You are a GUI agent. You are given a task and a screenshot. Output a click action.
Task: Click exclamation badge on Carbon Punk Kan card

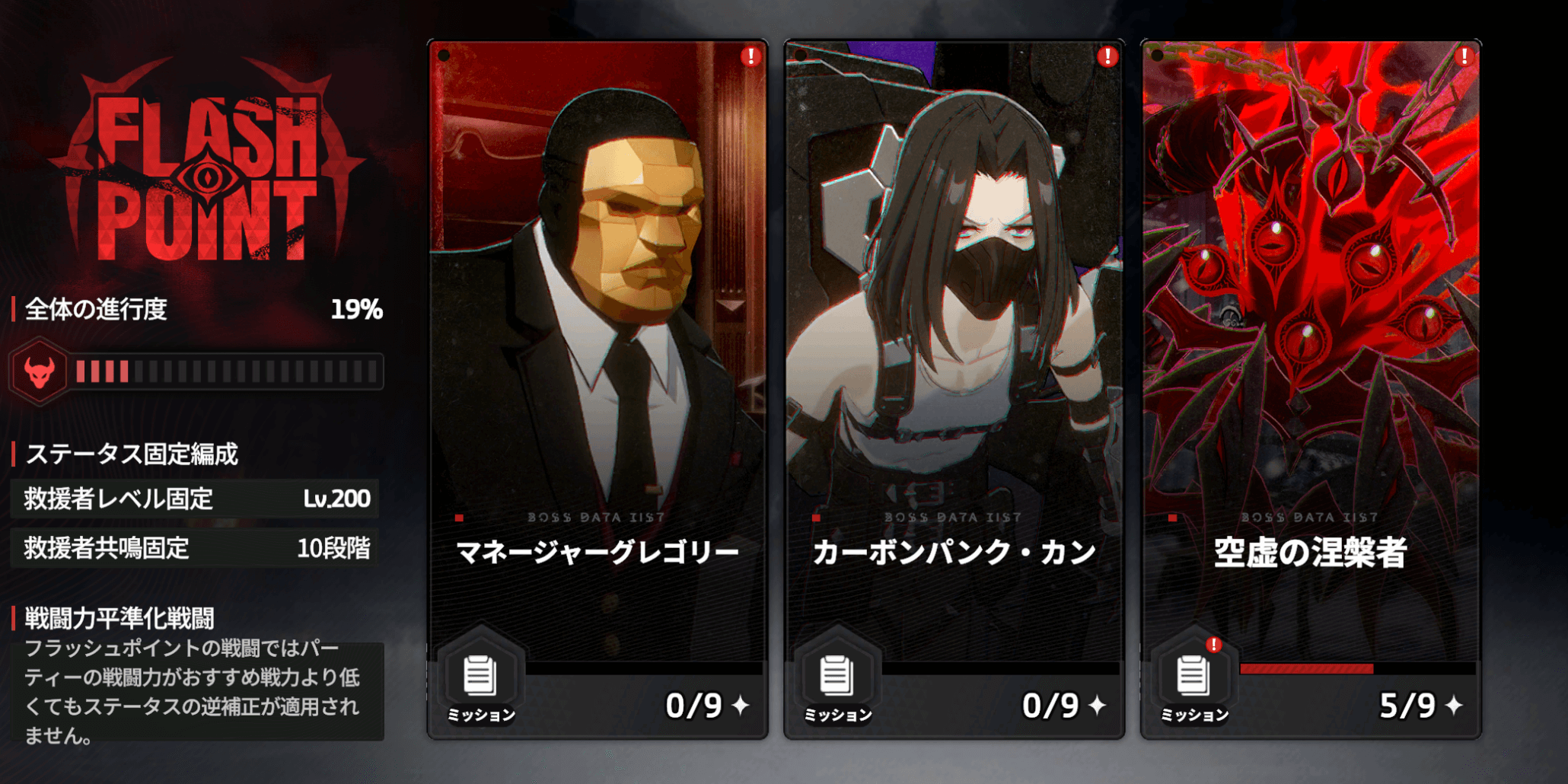click(1107, 57)
